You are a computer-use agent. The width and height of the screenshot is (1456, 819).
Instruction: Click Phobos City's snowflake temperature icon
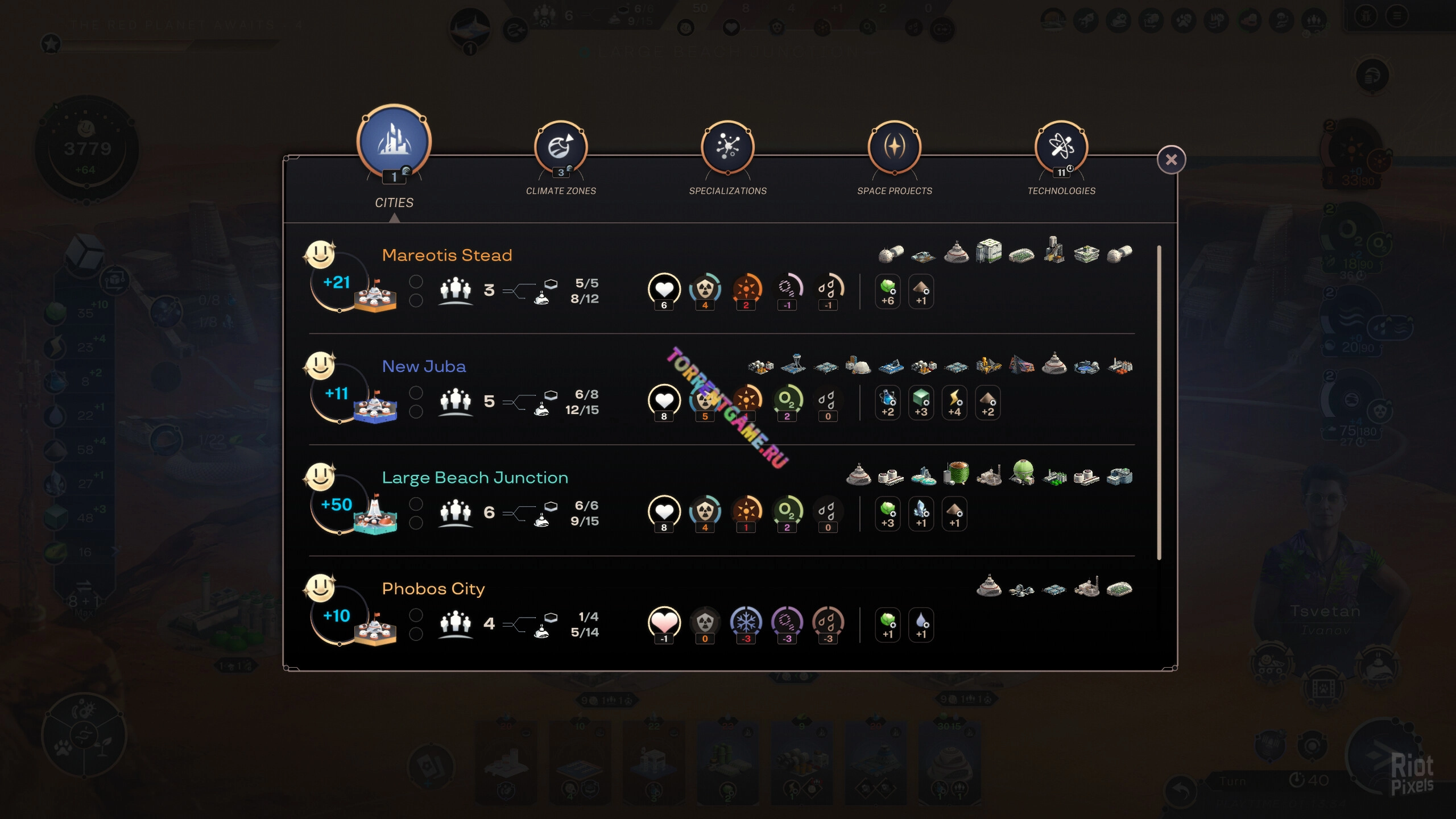click(746, 623)
